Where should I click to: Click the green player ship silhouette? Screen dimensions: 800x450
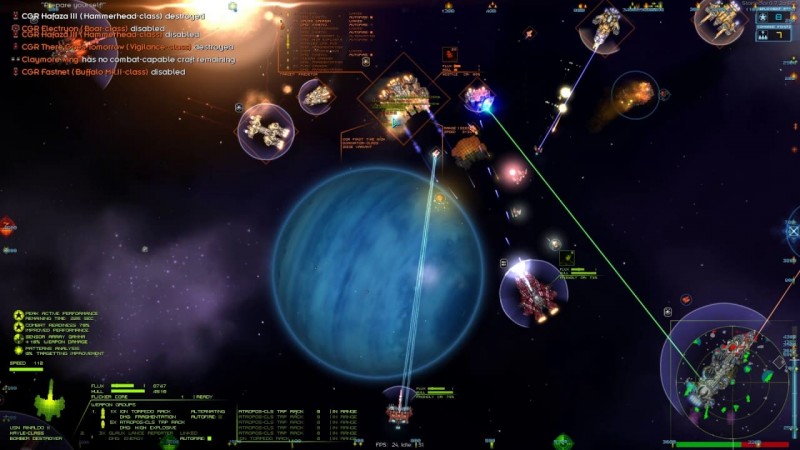50,402
